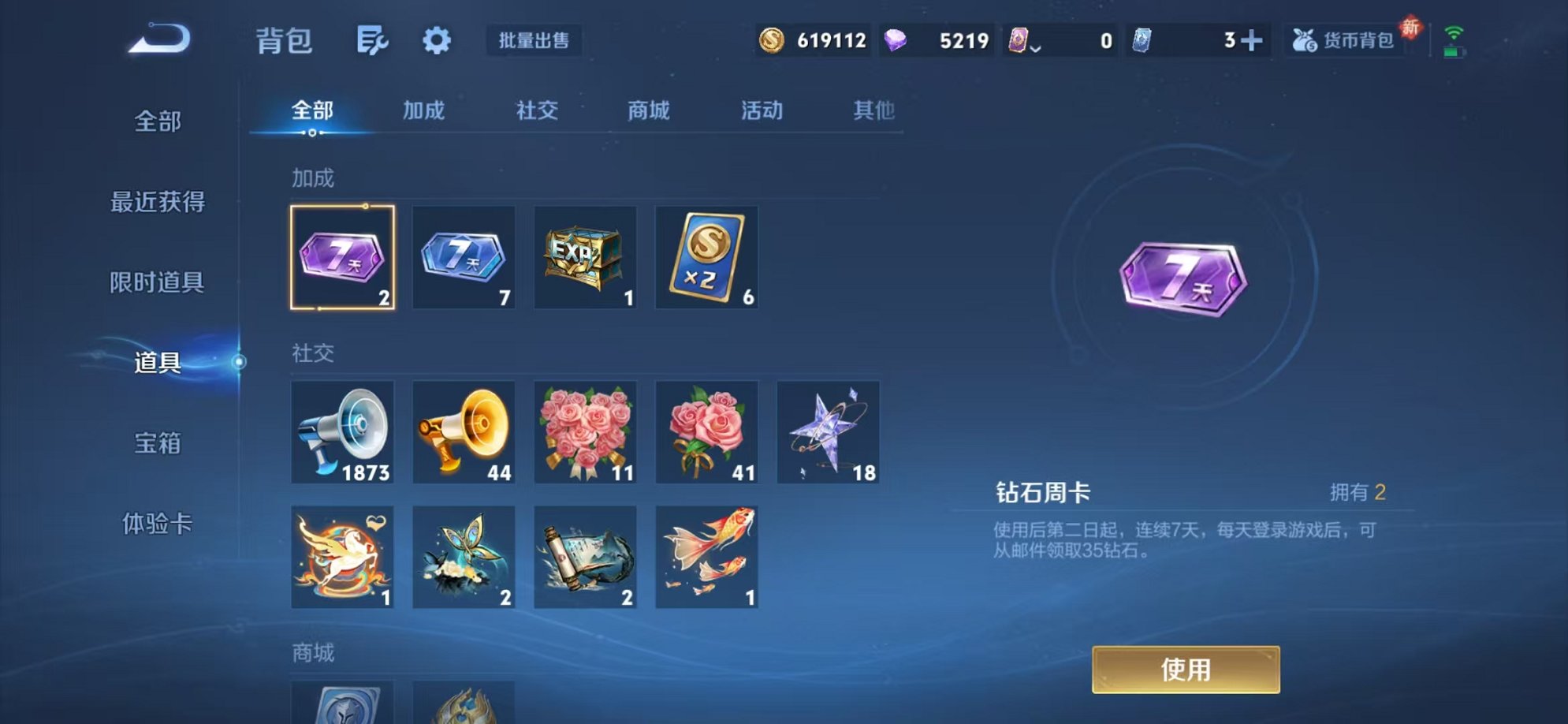The width and height of the screenshot is (1568, 724).
Task: Click the 批量出售 button
Action: click(x=534, y=41)
